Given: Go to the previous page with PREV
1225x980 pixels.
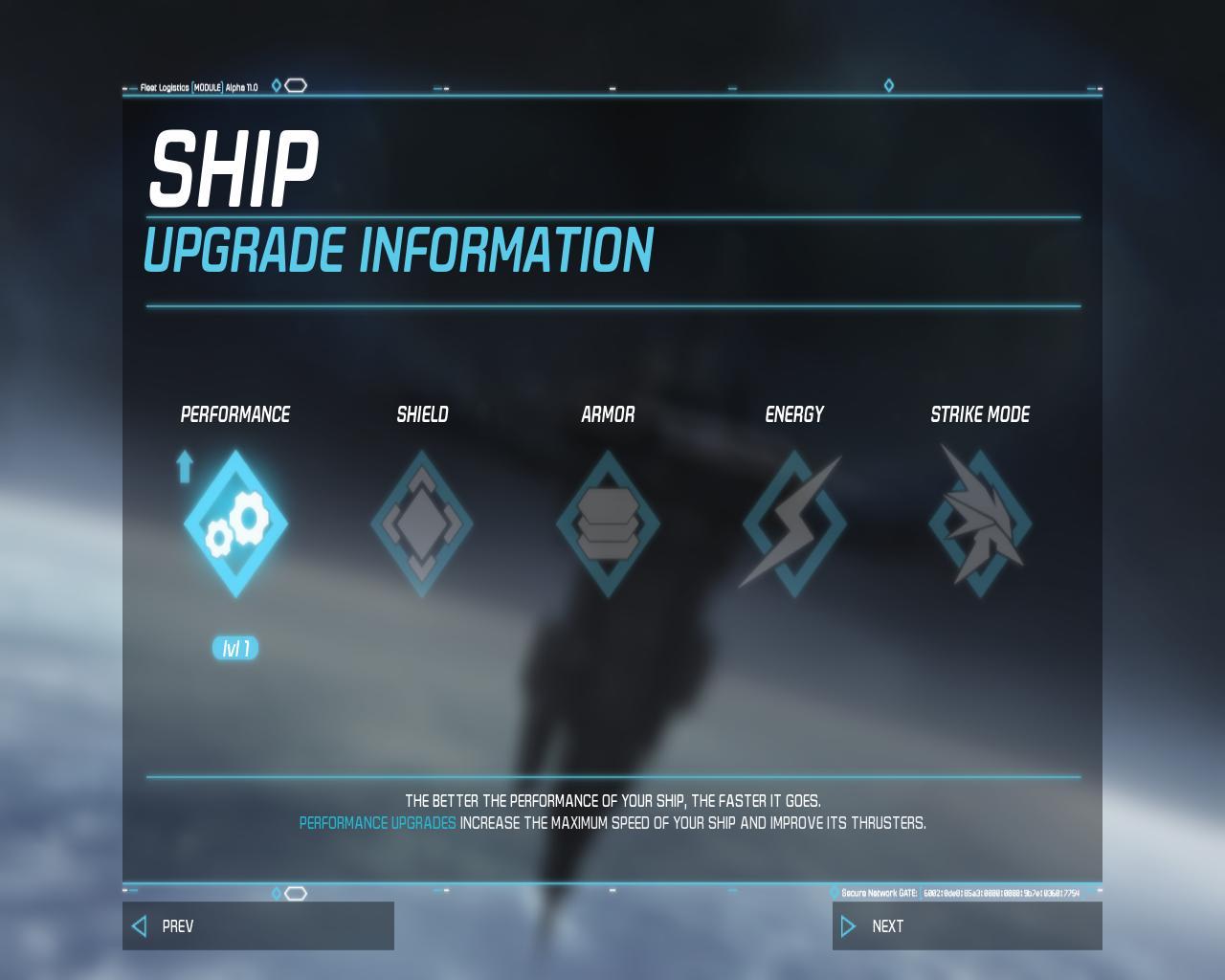Looking at the screenshot, I should [258, 925].
